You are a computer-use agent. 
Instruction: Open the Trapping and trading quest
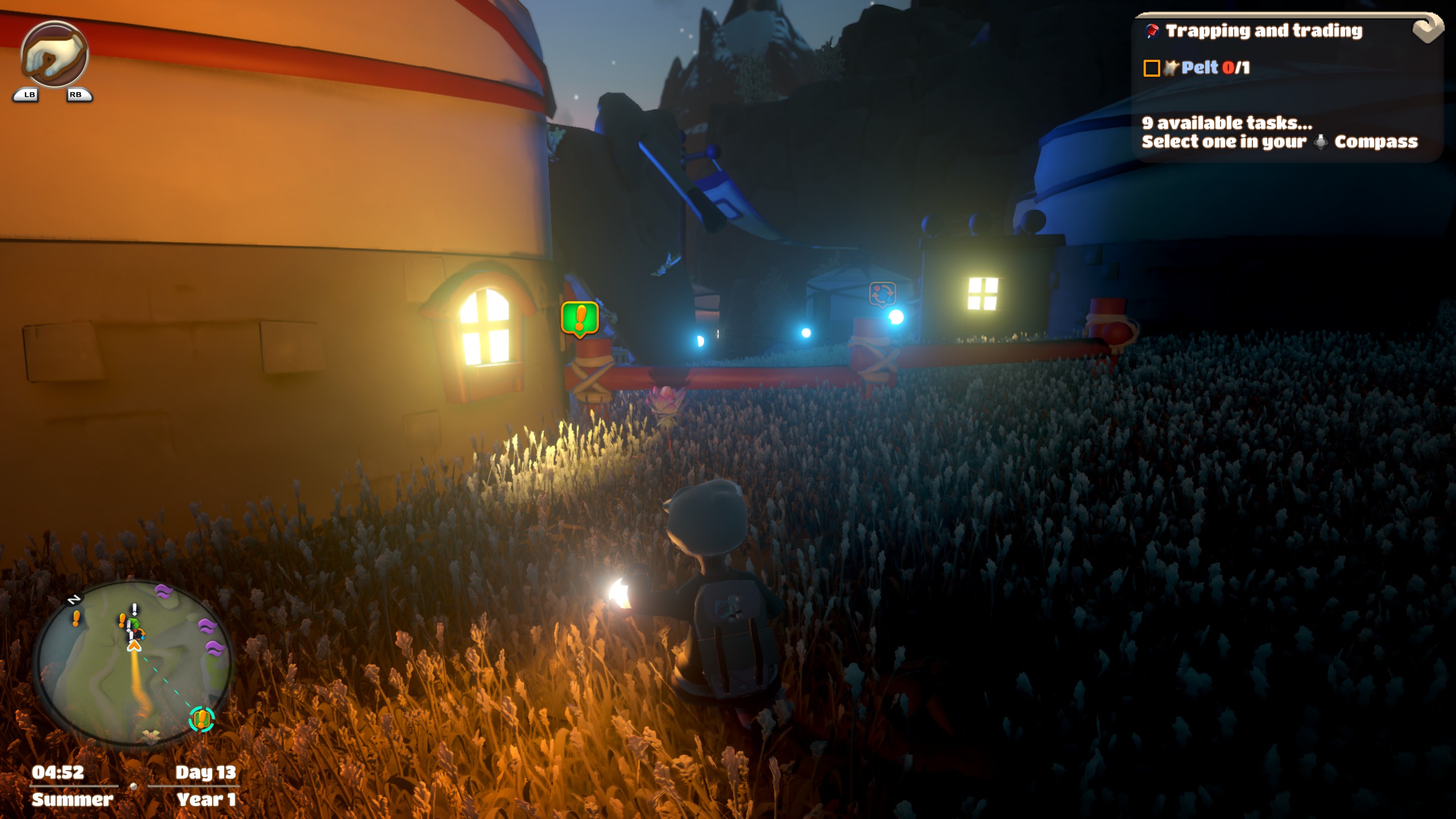[x=1263, y=31]
